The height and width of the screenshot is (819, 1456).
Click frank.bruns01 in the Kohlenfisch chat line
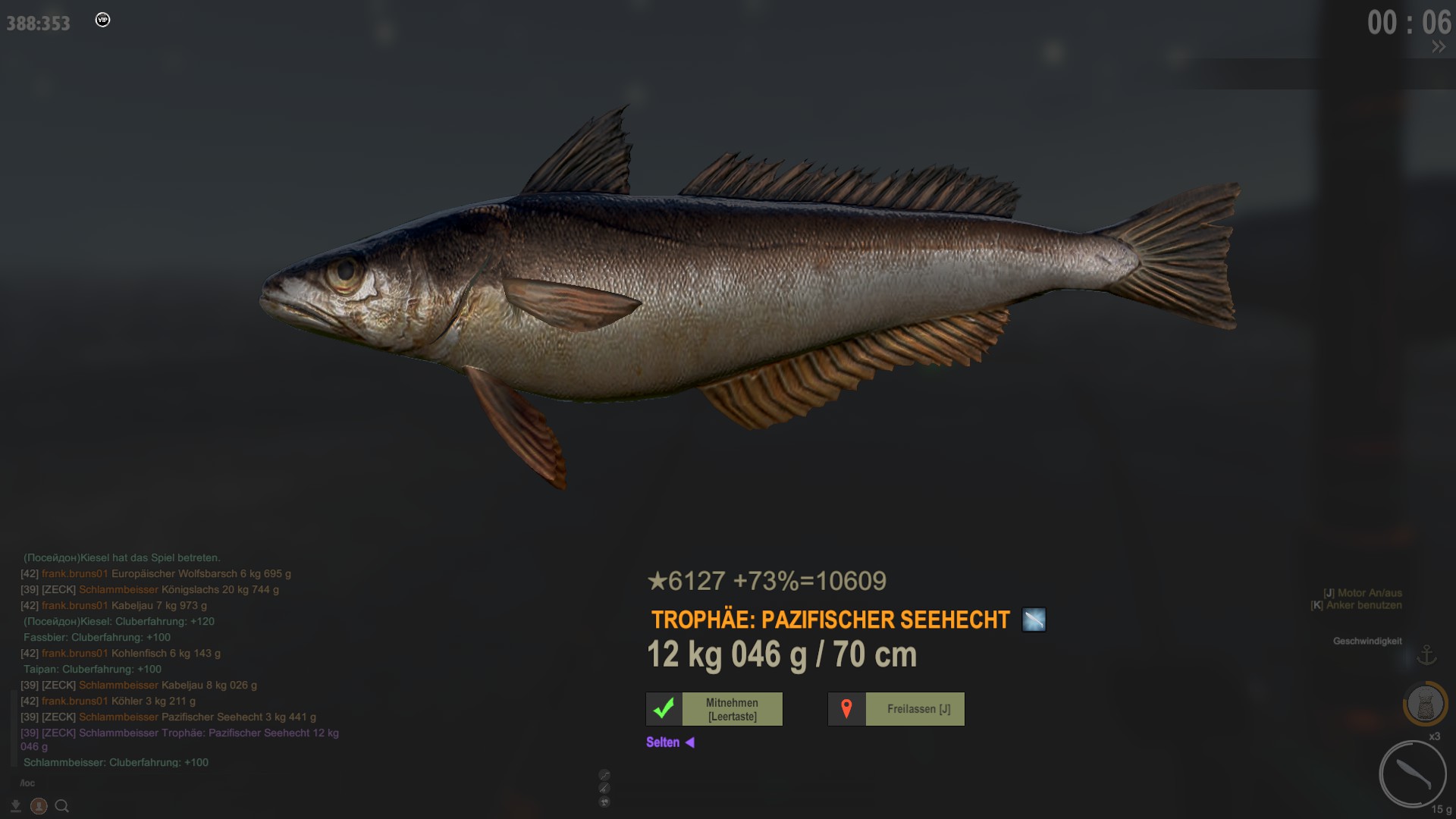[74, 653]
